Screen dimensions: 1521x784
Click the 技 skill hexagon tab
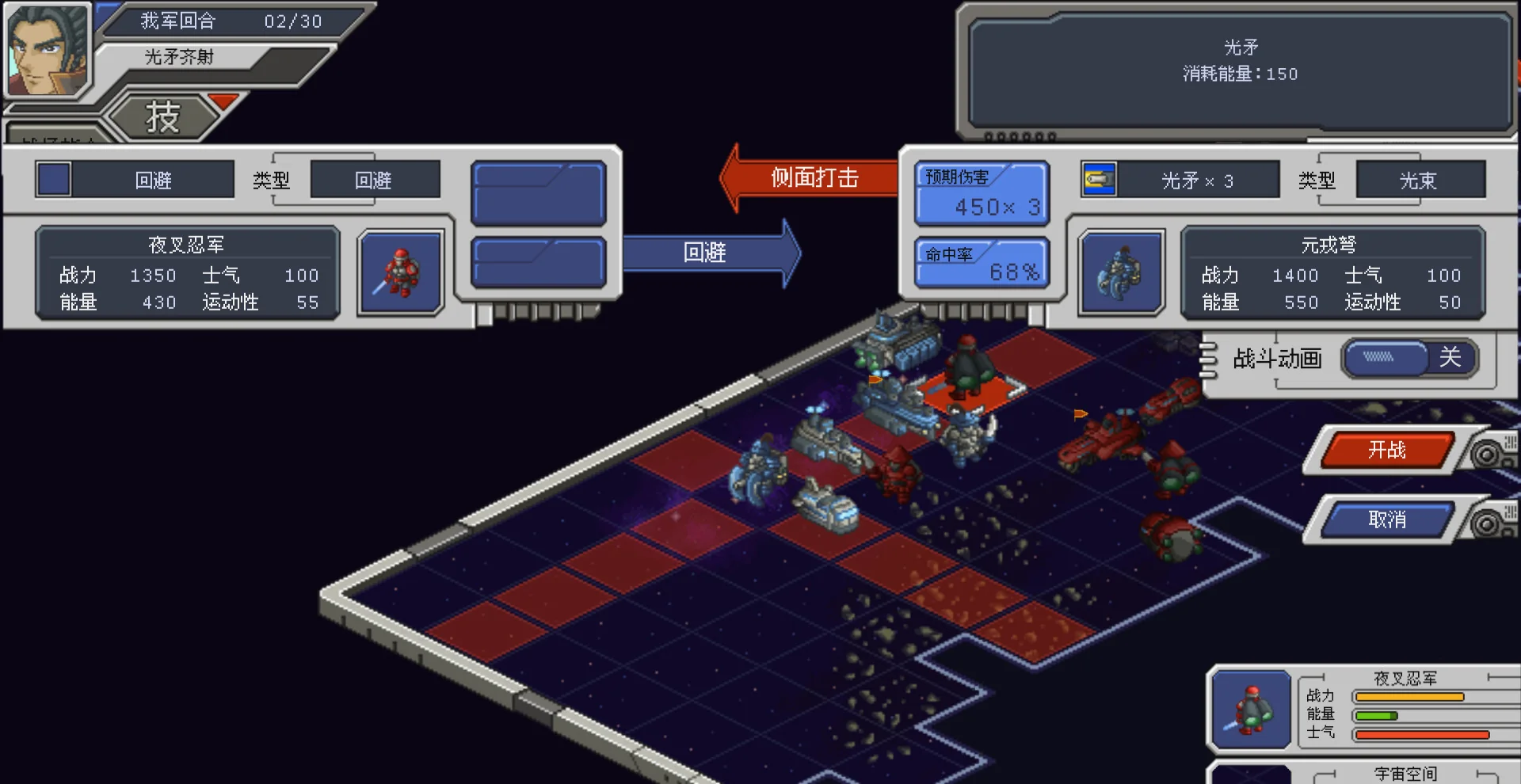162,115
